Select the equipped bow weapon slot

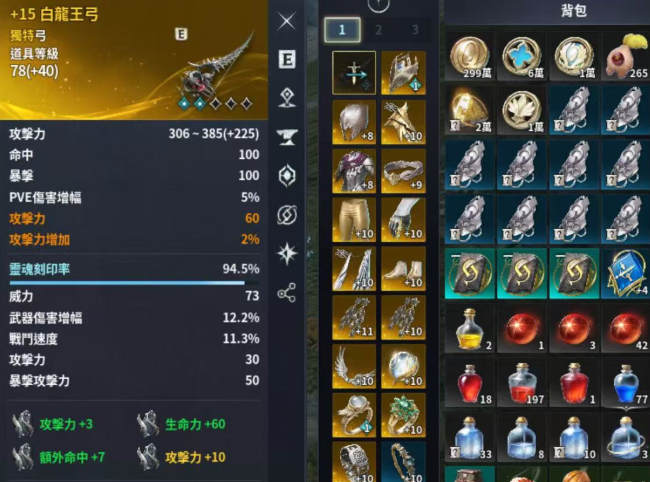(354, 73)
